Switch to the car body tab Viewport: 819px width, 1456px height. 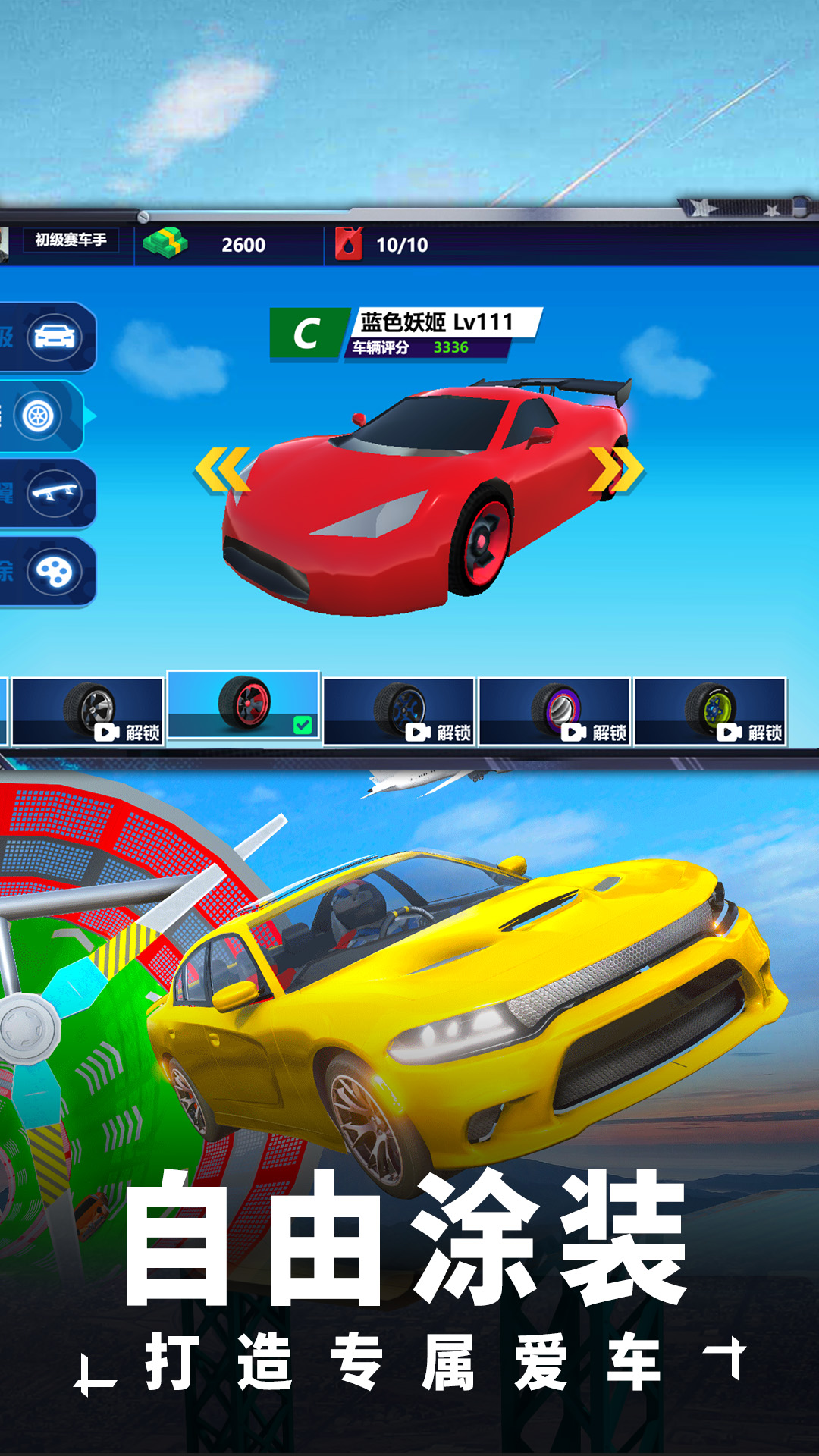pos(53,337)
